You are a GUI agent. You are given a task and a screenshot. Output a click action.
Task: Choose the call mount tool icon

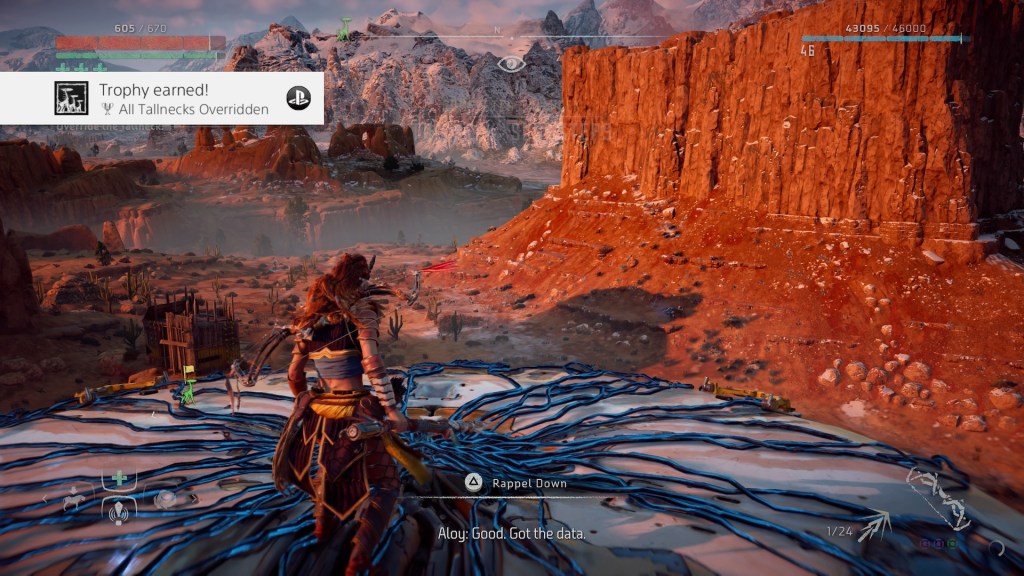76,498
